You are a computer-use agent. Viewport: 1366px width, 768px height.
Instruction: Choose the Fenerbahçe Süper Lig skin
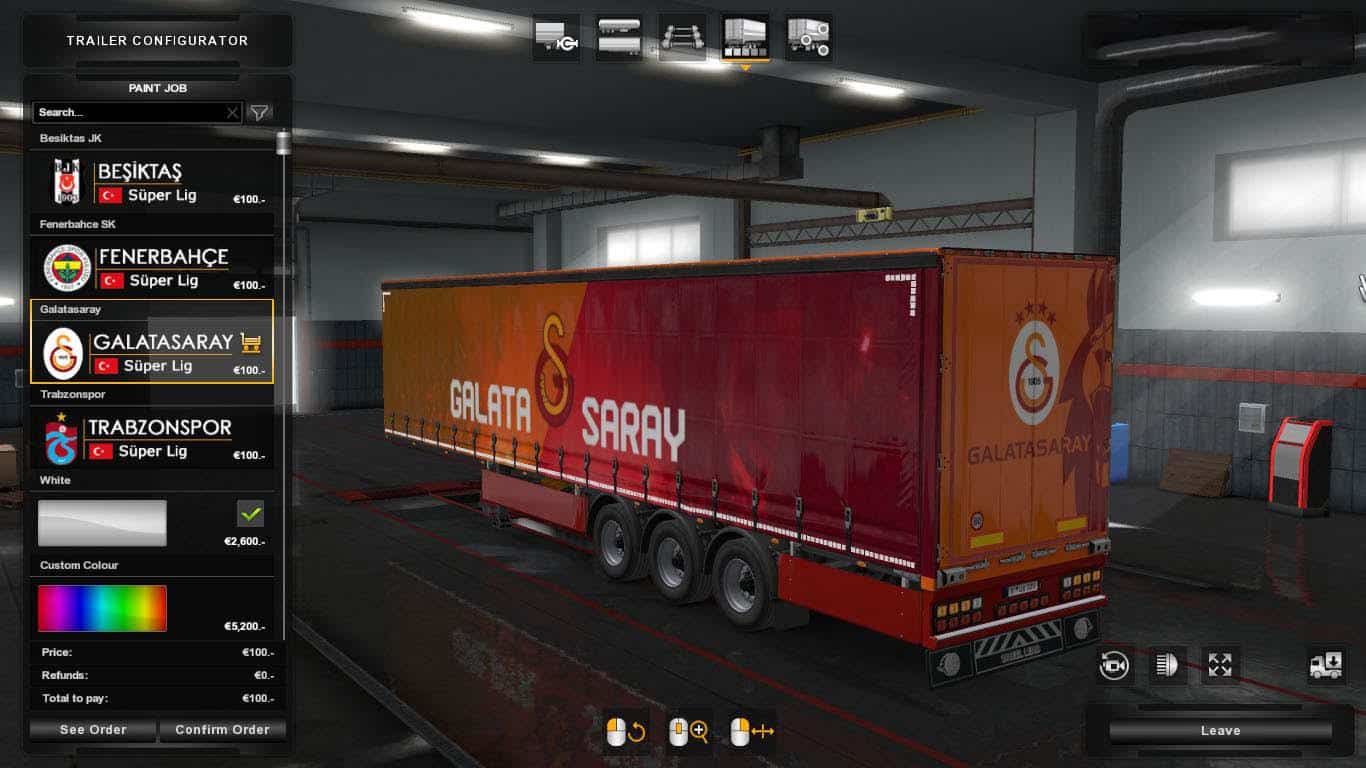tap(152, 267)
